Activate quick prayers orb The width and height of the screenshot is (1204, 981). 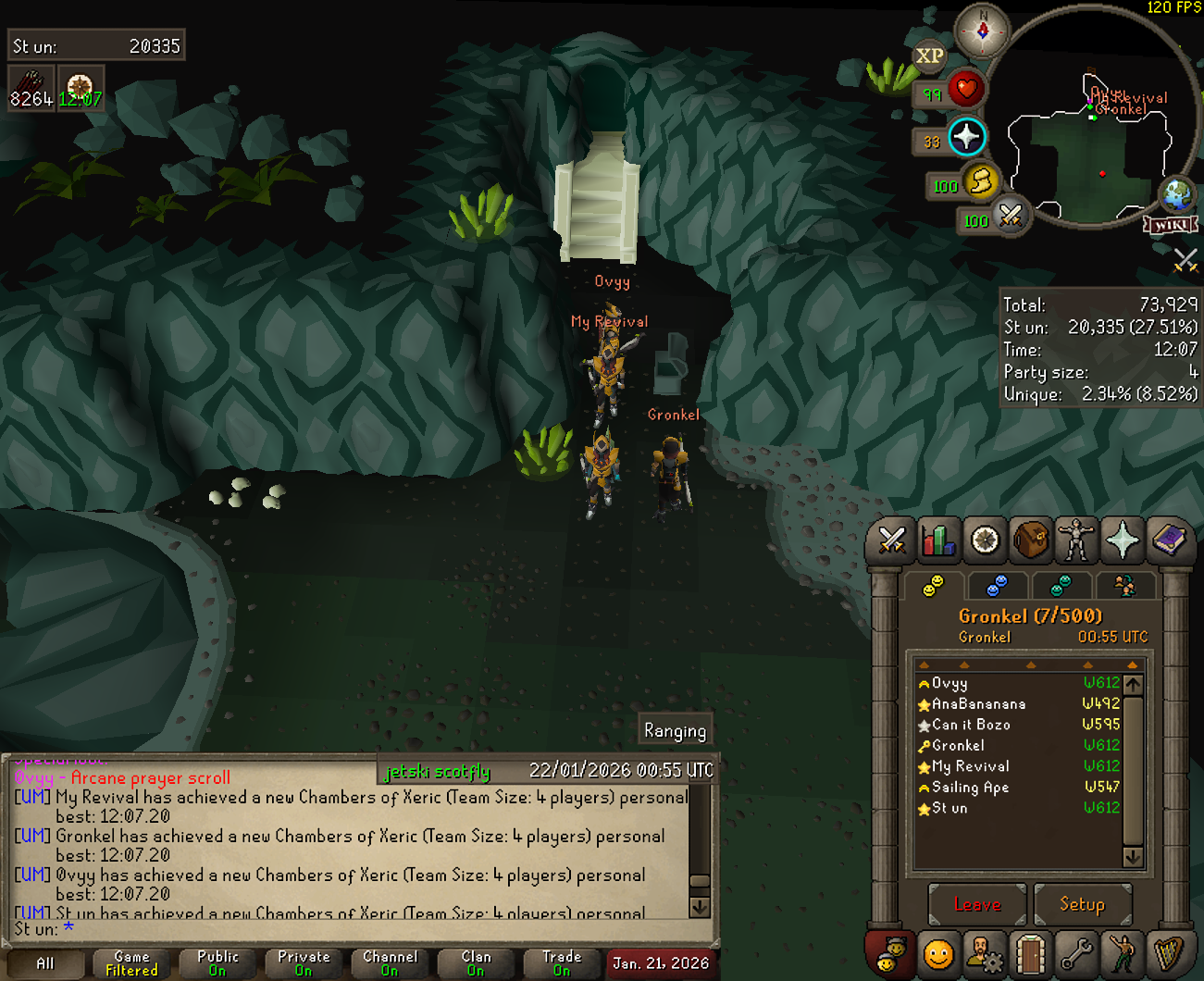click(966, 137)
